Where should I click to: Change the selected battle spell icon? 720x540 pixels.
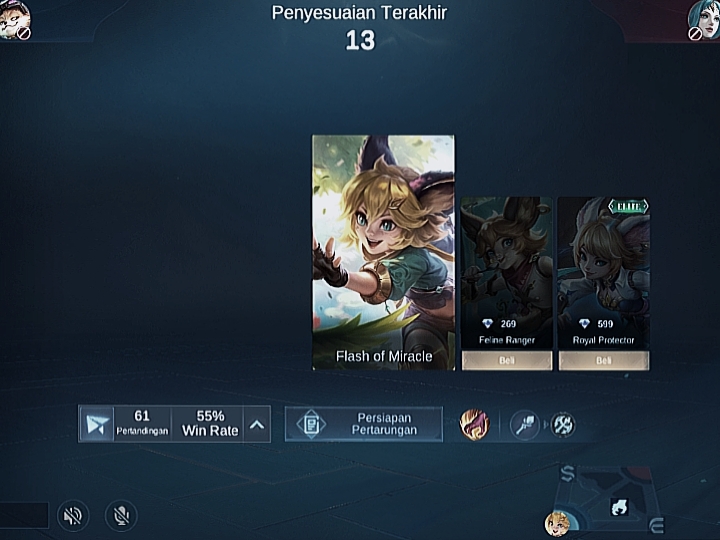473,424
